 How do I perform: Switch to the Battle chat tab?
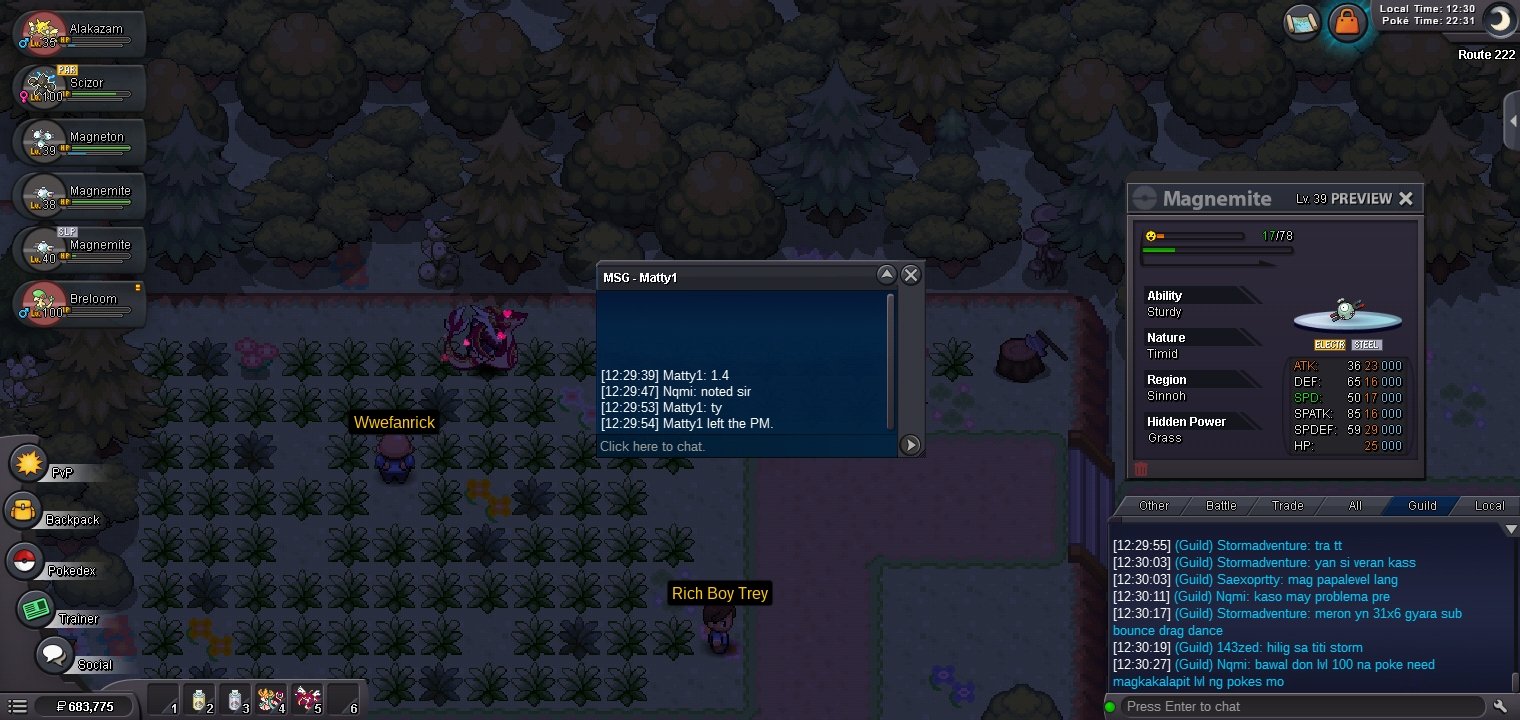click(1221, 506)
